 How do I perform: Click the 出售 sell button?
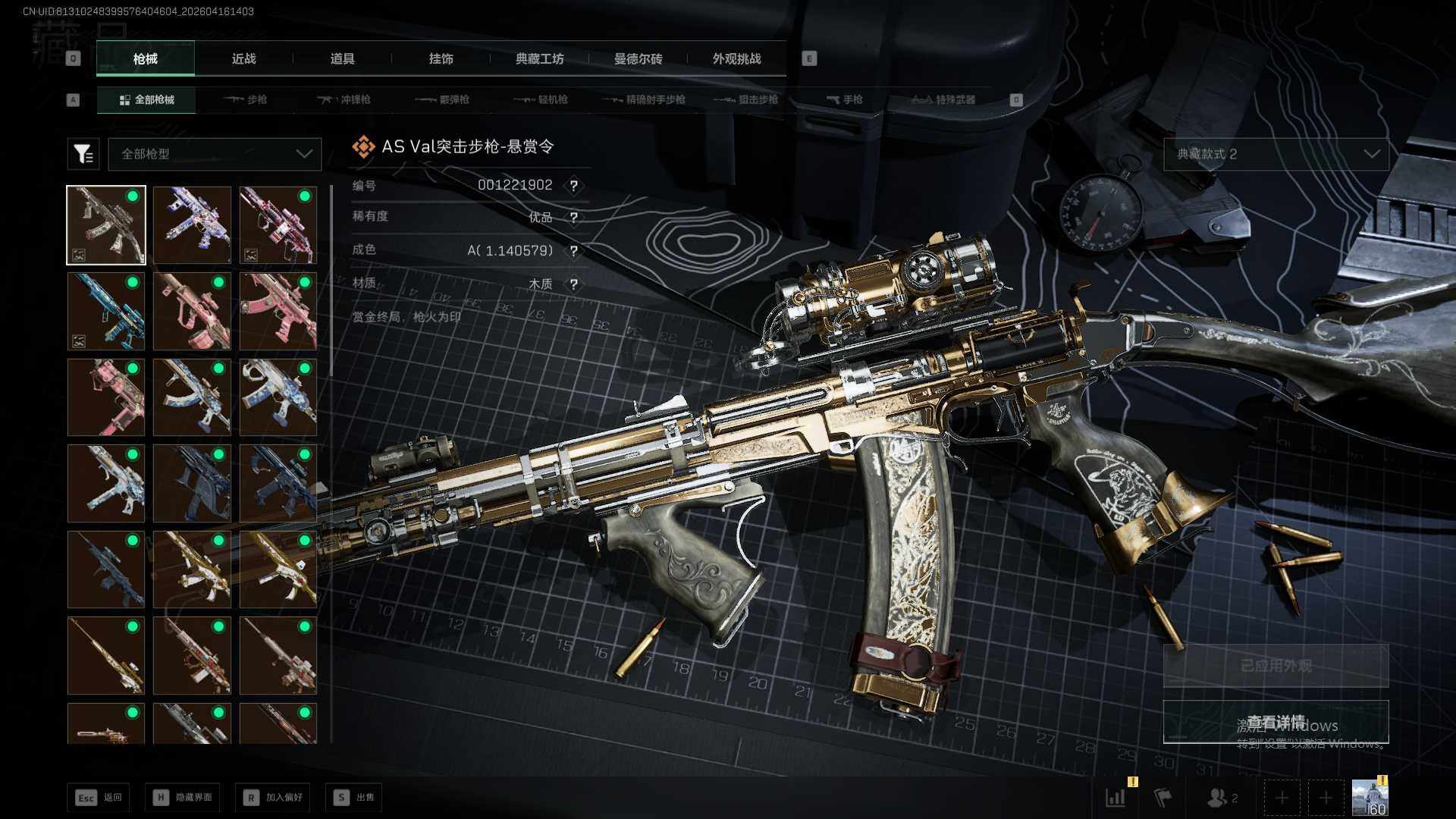tap(353, 797)
